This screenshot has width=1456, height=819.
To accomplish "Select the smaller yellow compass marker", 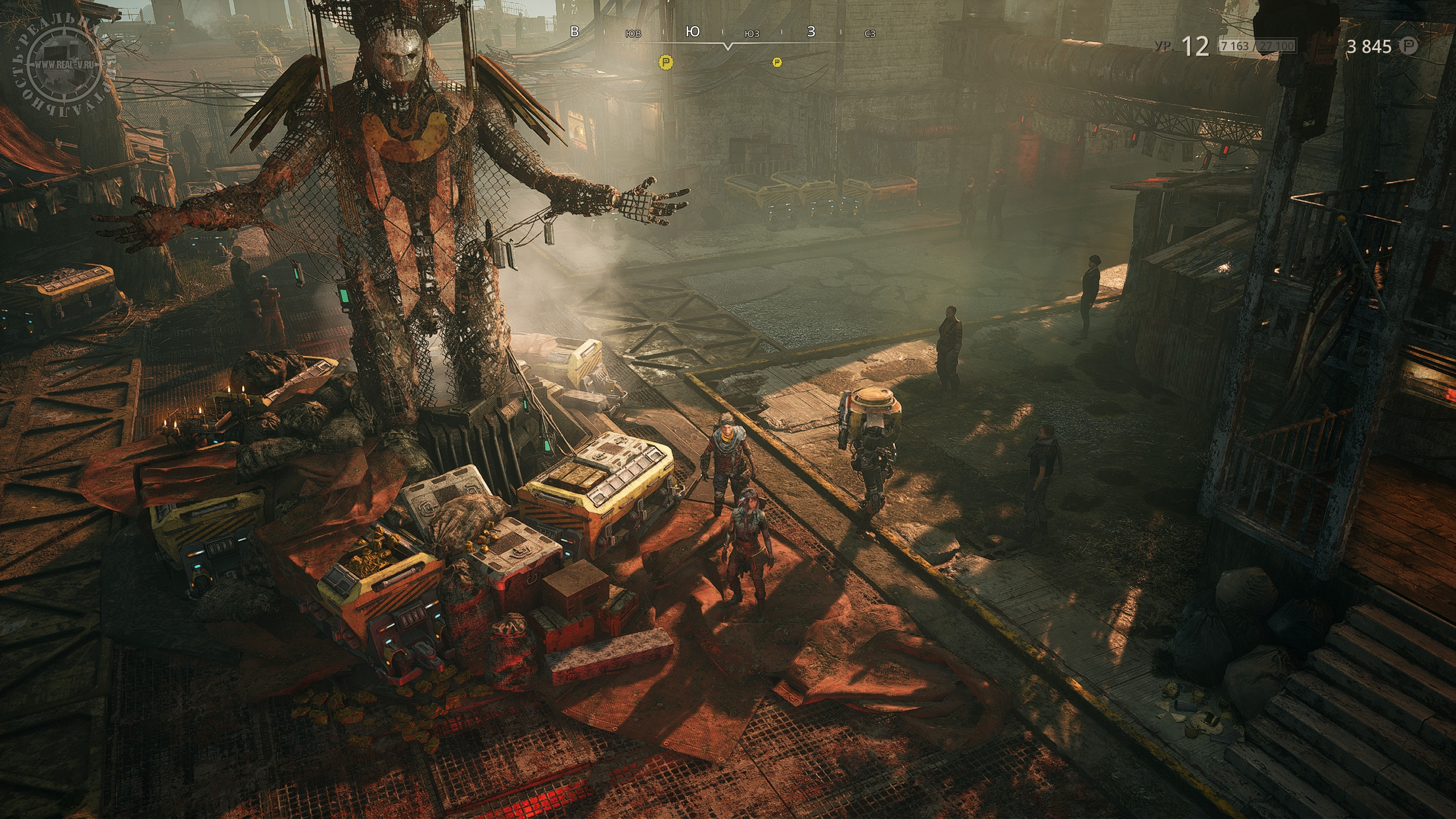I will pos(777,62).
